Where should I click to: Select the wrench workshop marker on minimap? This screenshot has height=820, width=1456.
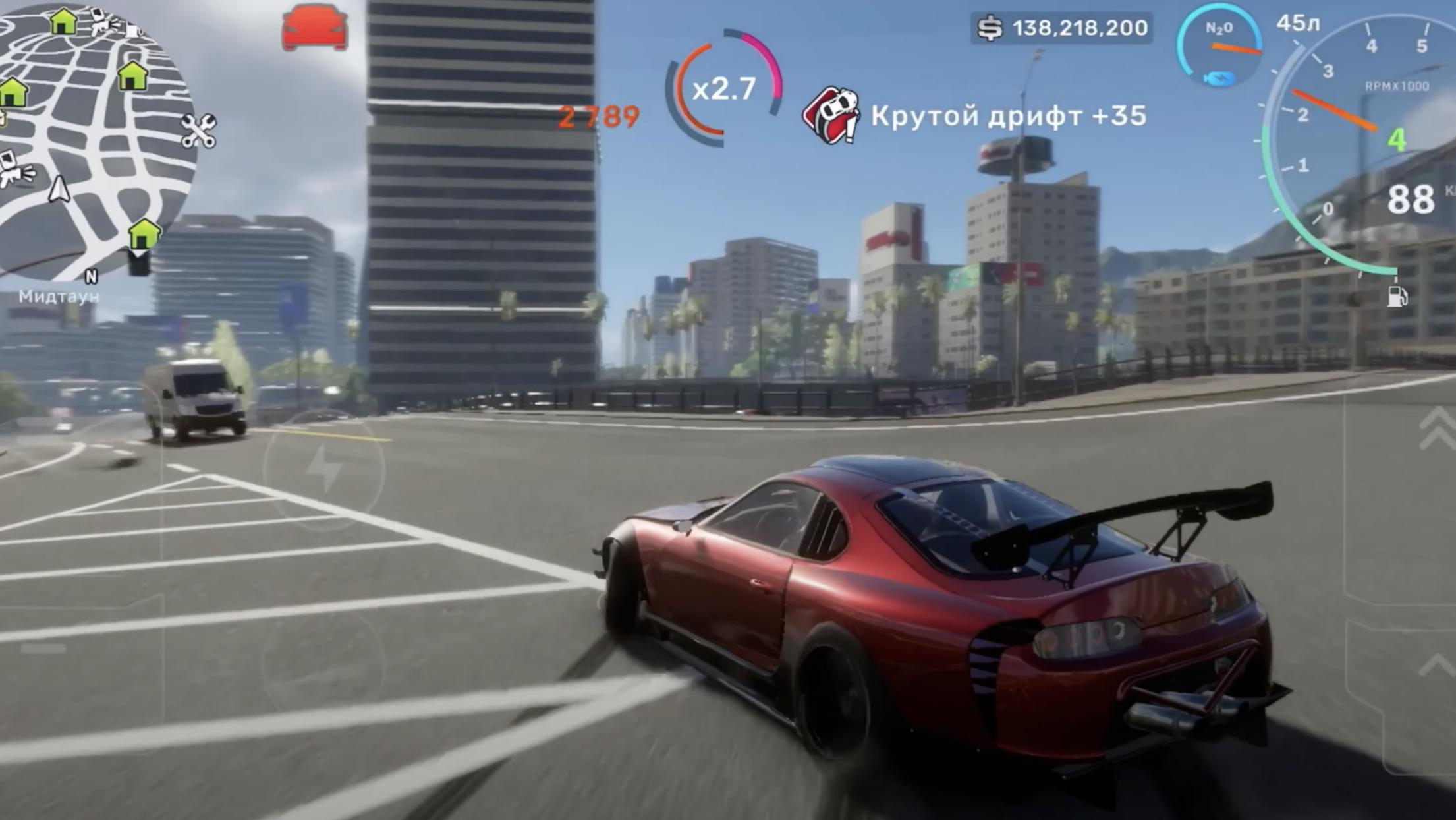[198, 131]
